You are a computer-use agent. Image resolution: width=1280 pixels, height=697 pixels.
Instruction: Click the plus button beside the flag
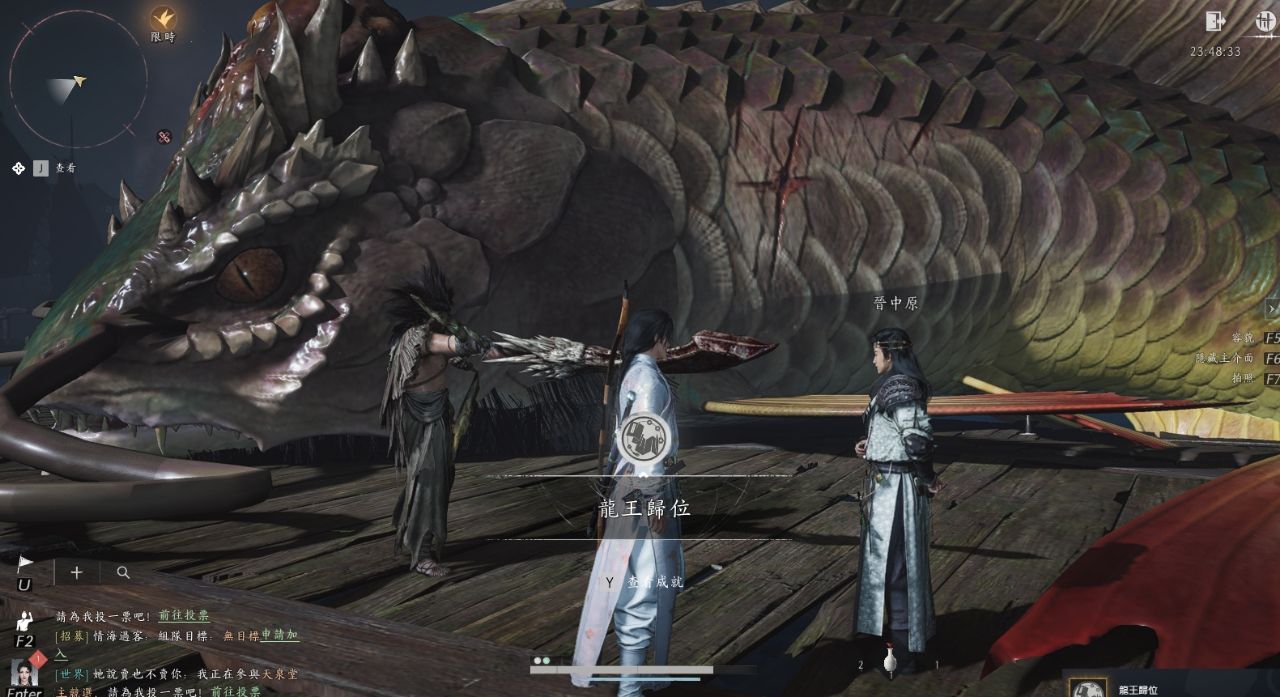click(76, 573)
